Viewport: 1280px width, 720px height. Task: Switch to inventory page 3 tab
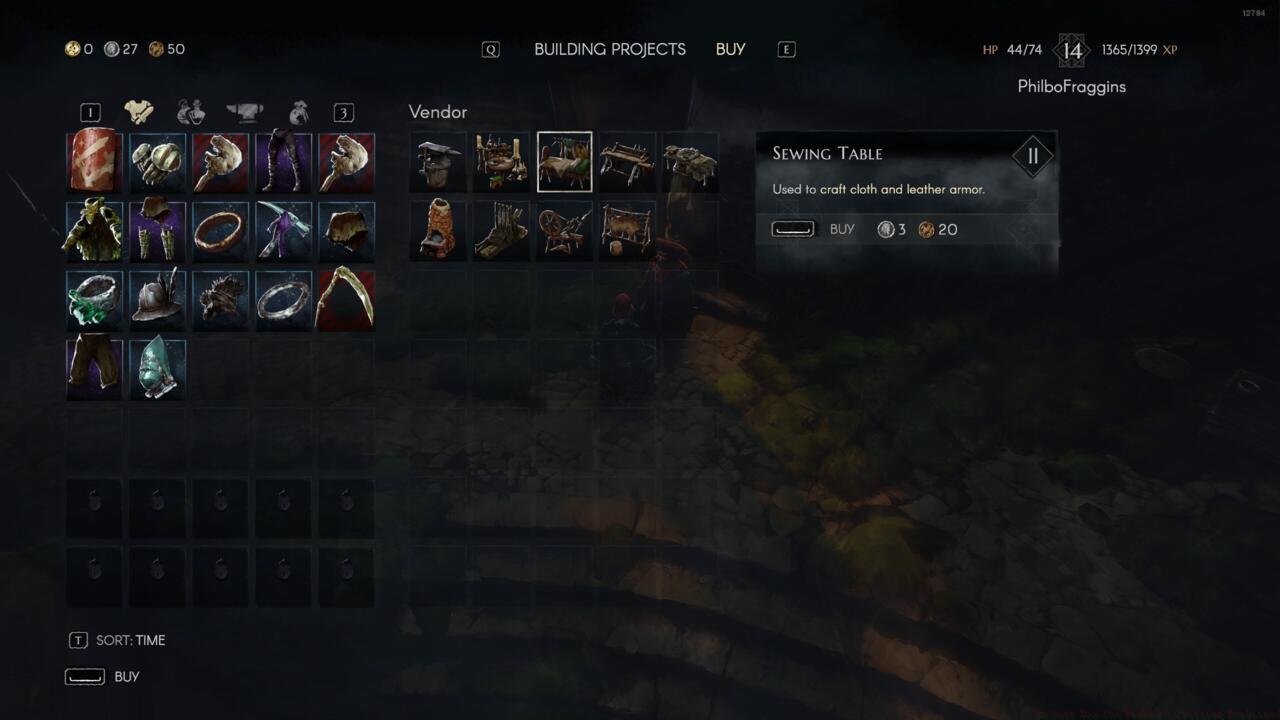click(344, 112)
